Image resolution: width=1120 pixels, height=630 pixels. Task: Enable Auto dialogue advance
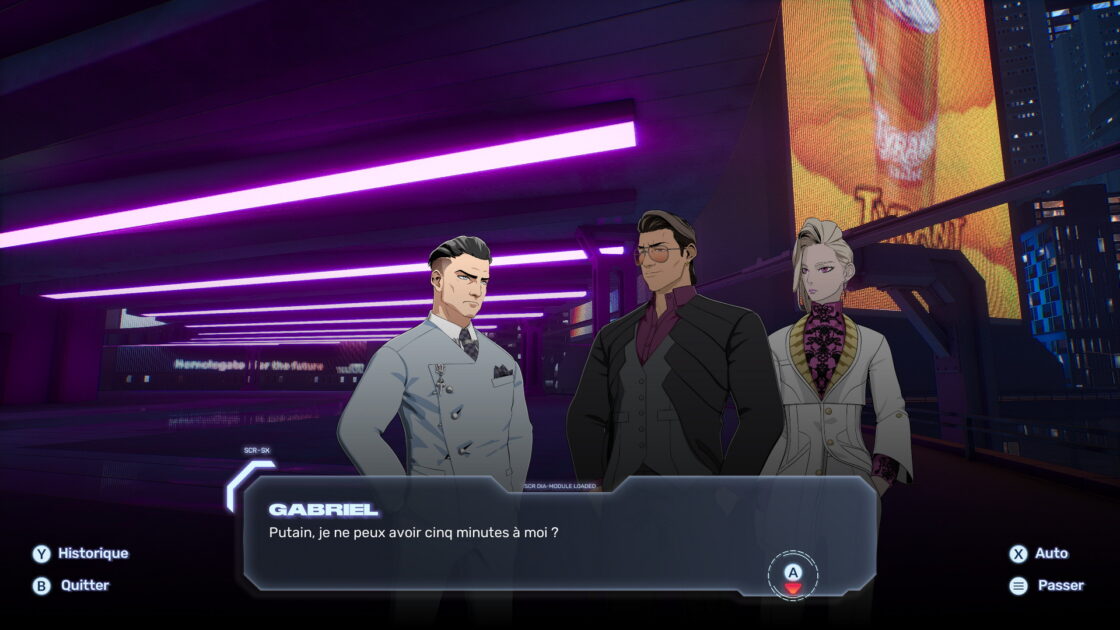[1039, 553]
